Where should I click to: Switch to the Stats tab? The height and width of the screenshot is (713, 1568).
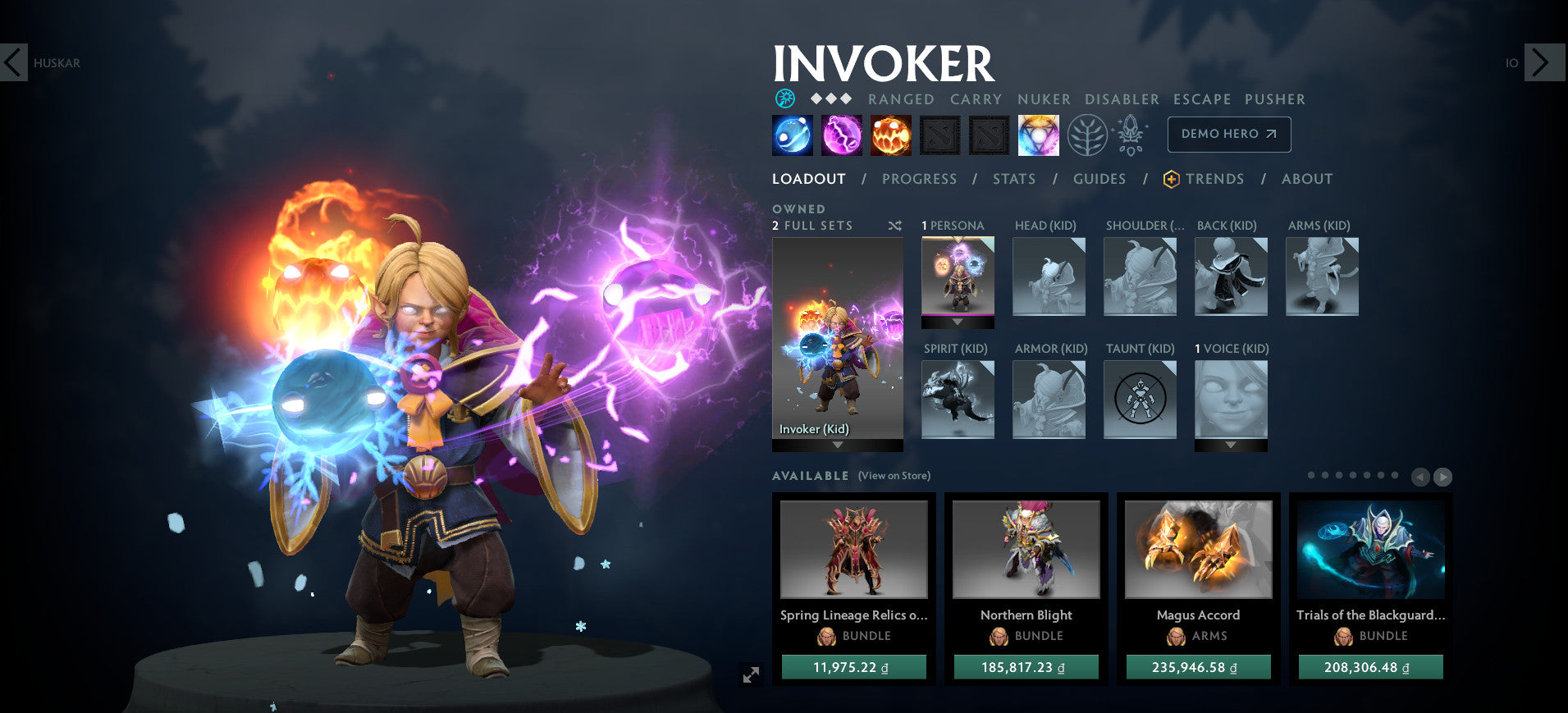click(1014, 179)
